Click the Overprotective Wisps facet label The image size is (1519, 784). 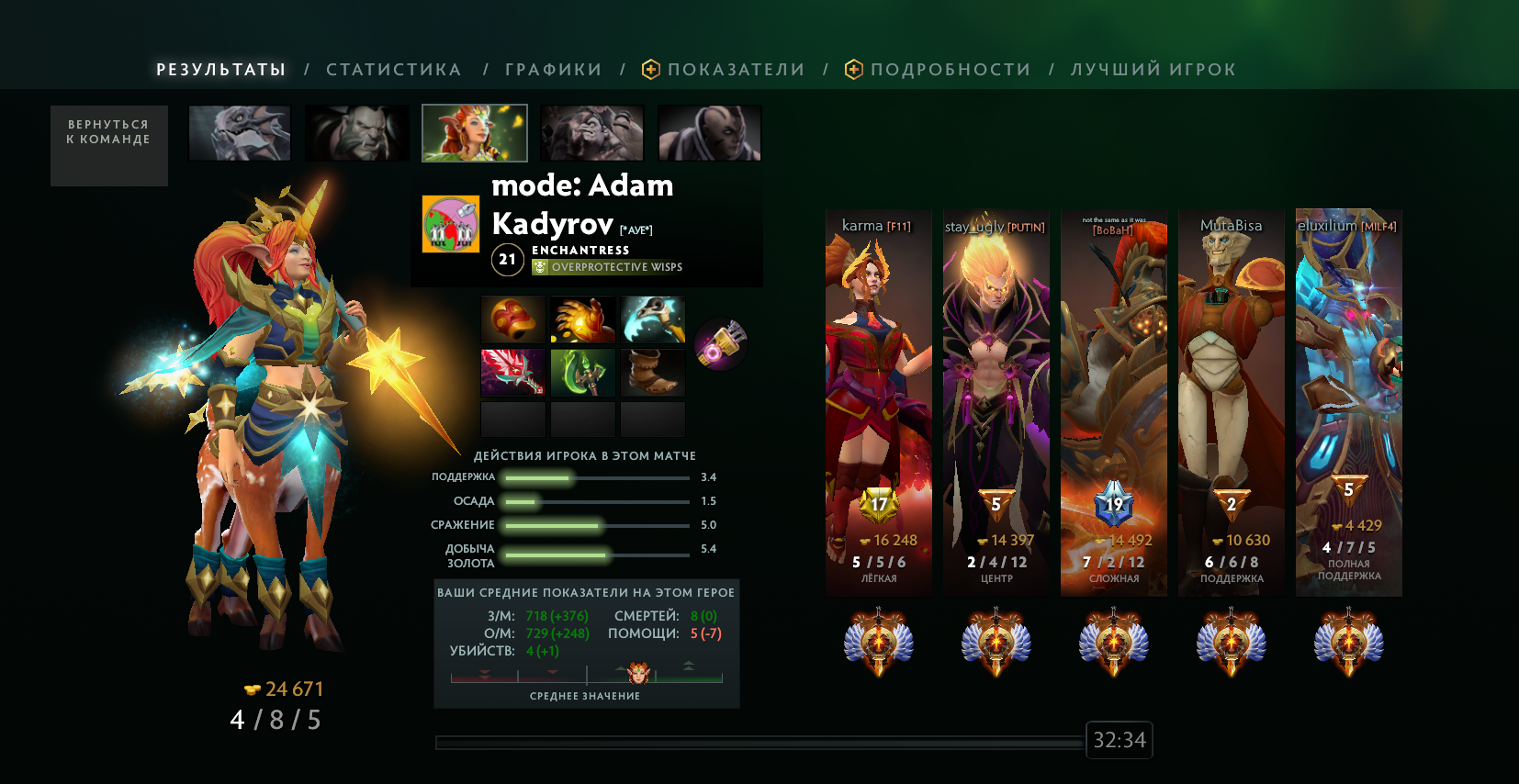[x=616, y=267]
